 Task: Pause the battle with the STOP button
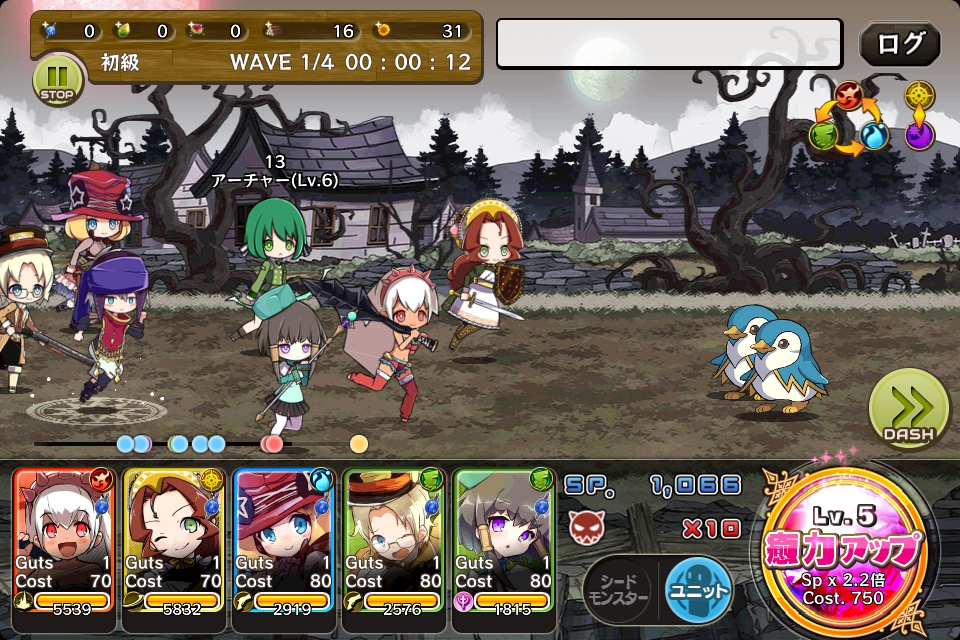[x=59, y=79]
